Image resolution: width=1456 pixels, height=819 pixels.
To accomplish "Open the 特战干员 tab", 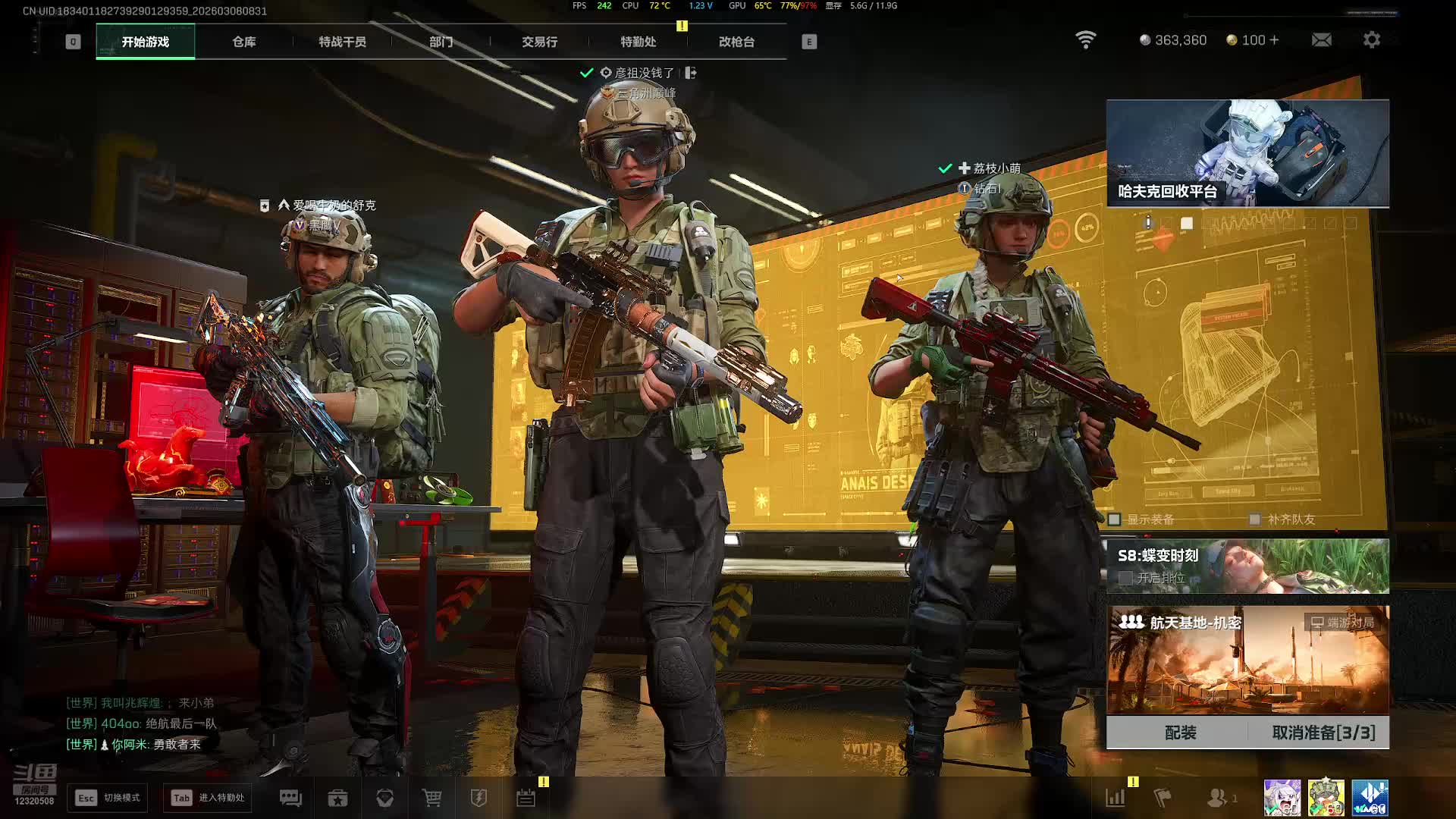I will click(x=342, y=42).
